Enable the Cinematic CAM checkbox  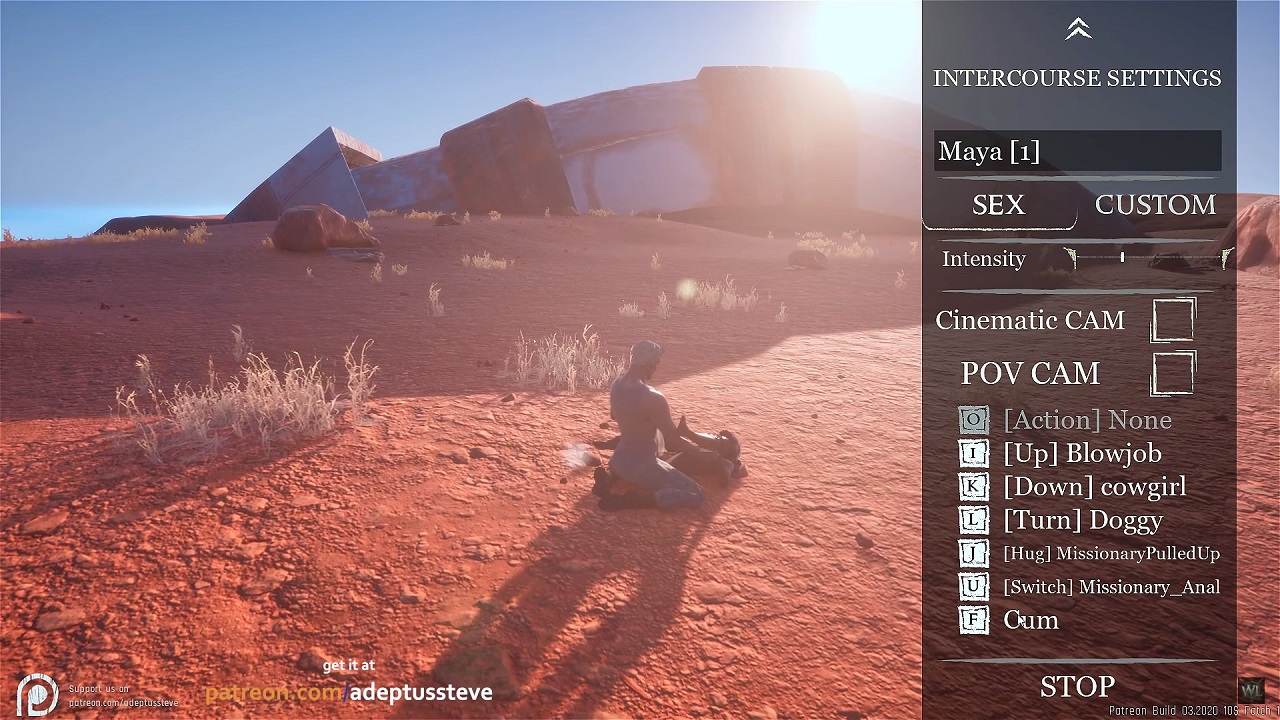click(1173, 320)
